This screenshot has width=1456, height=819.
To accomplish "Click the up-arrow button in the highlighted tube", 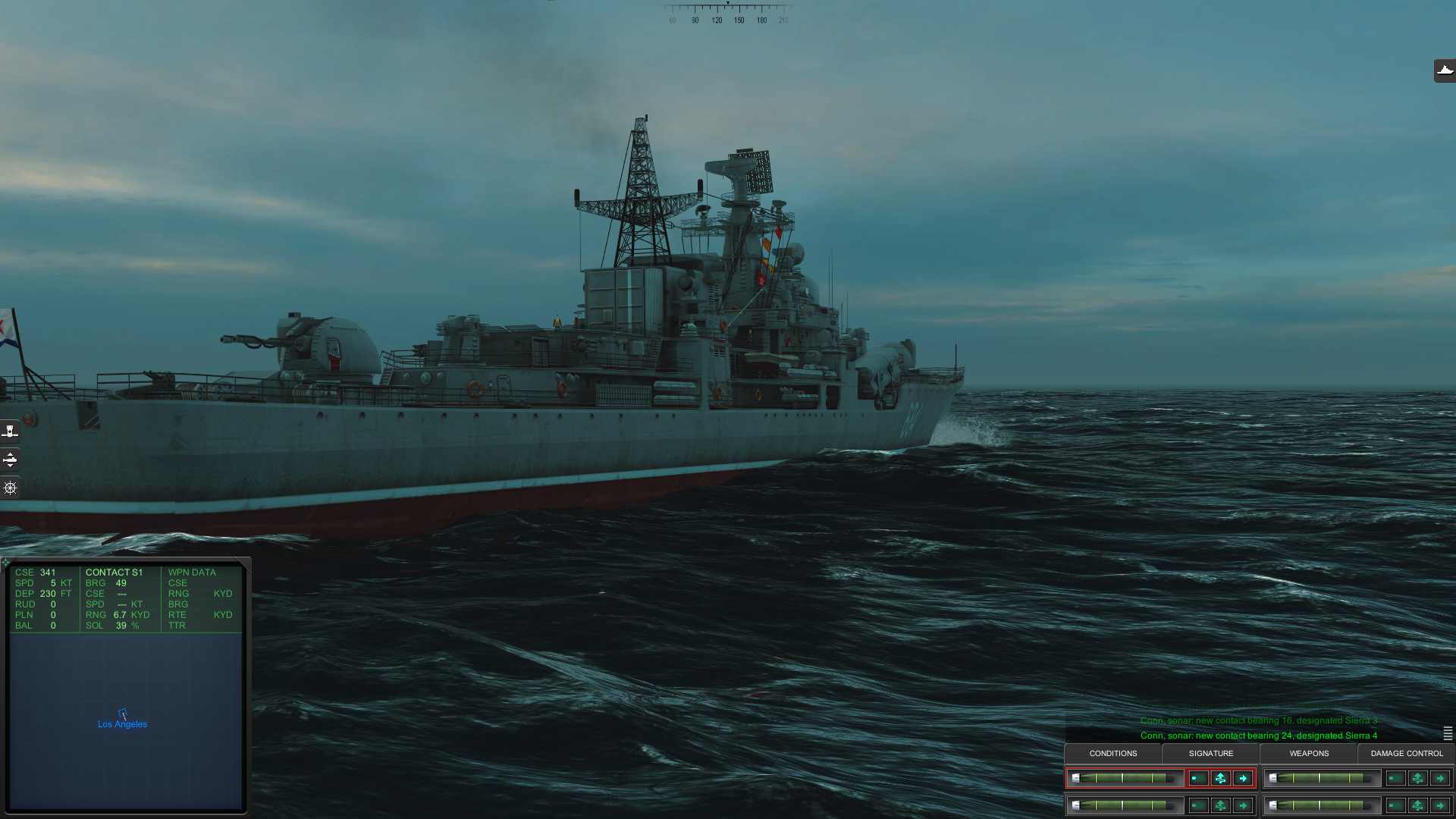I will pyautogui.click(x=1220, y=778).
